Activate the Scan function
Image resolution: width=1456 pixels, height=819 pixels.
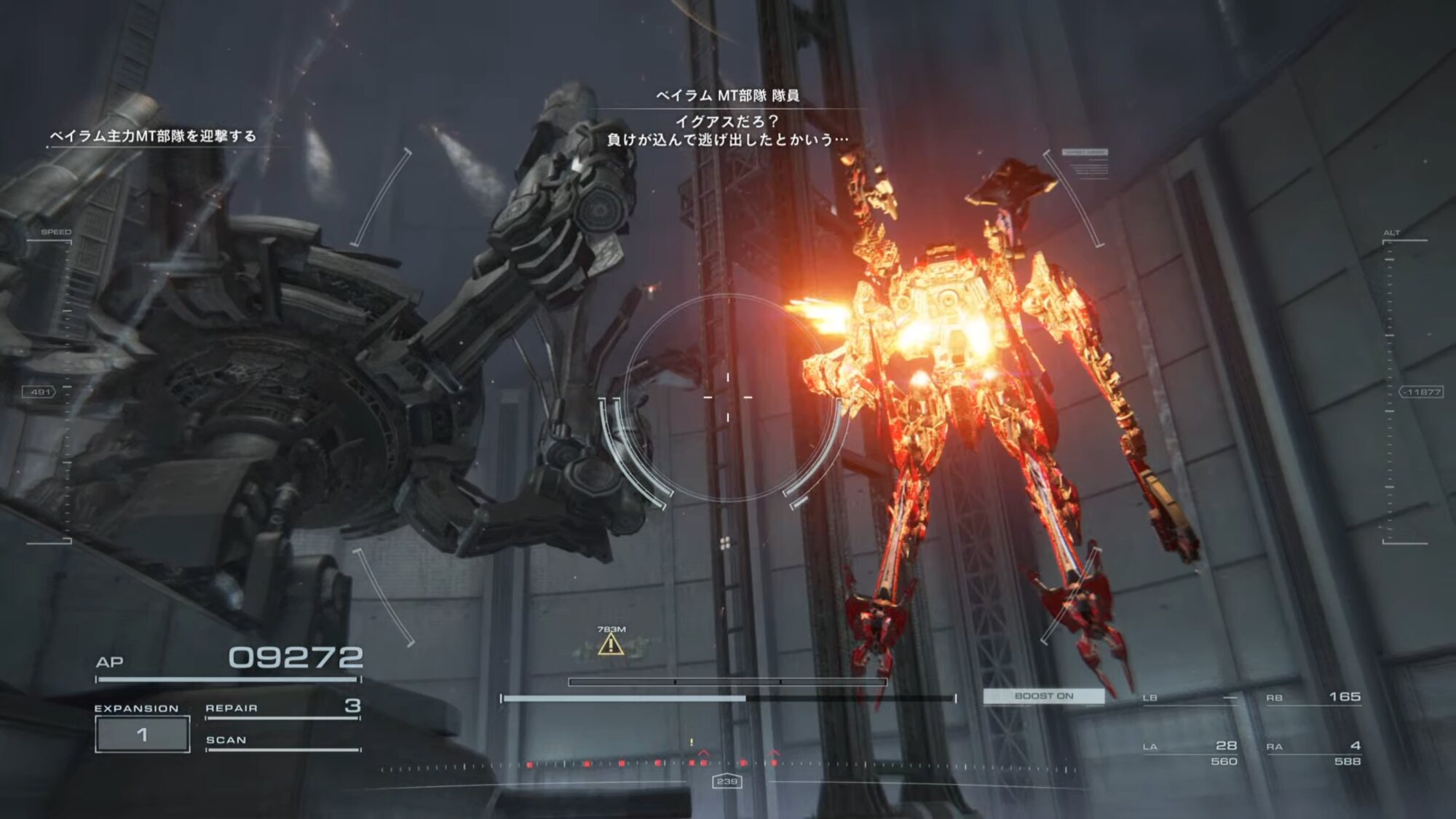click(282, 741)
